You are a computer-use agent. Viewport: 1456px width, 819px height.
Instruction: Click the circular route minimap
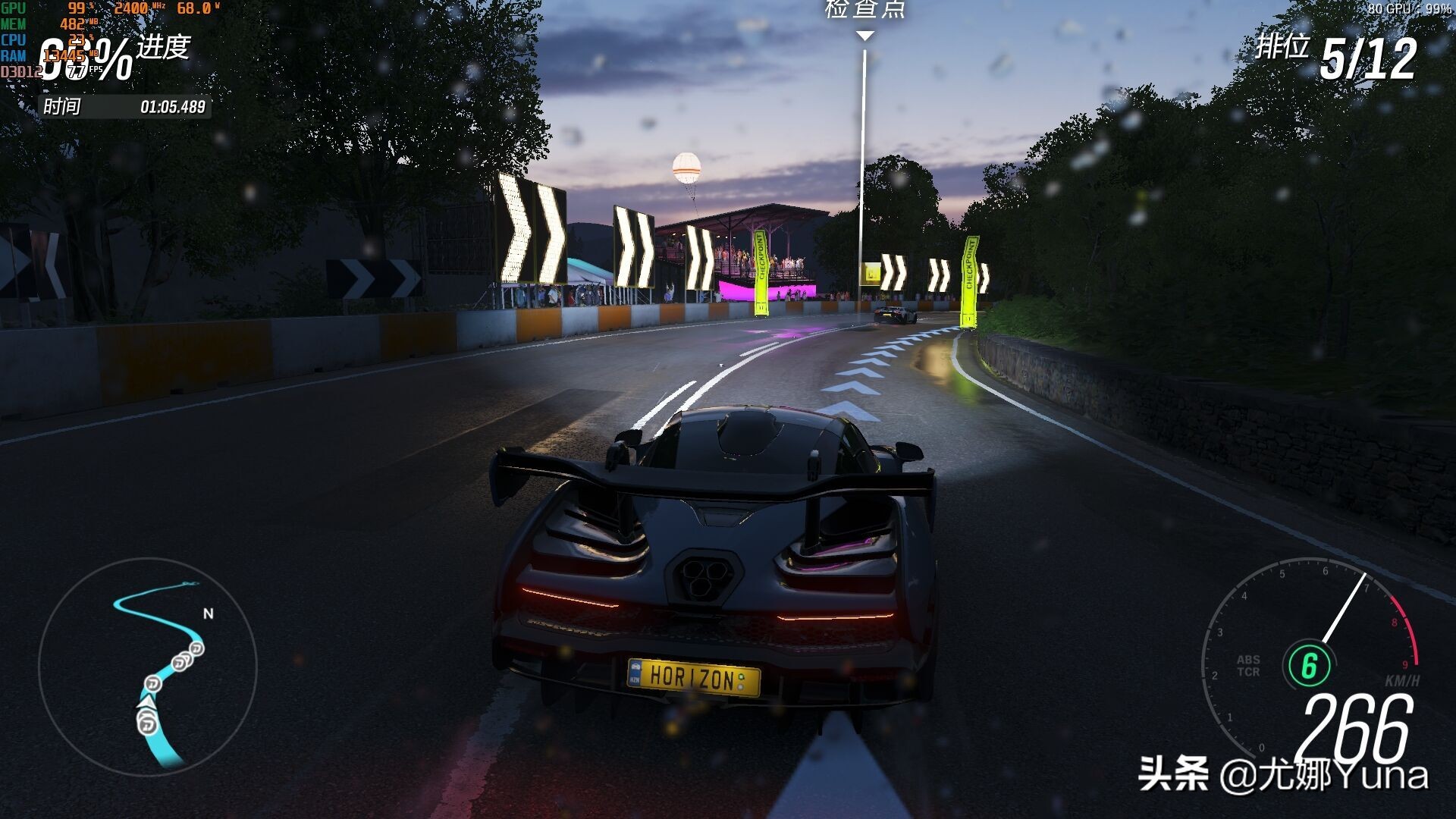148,667
